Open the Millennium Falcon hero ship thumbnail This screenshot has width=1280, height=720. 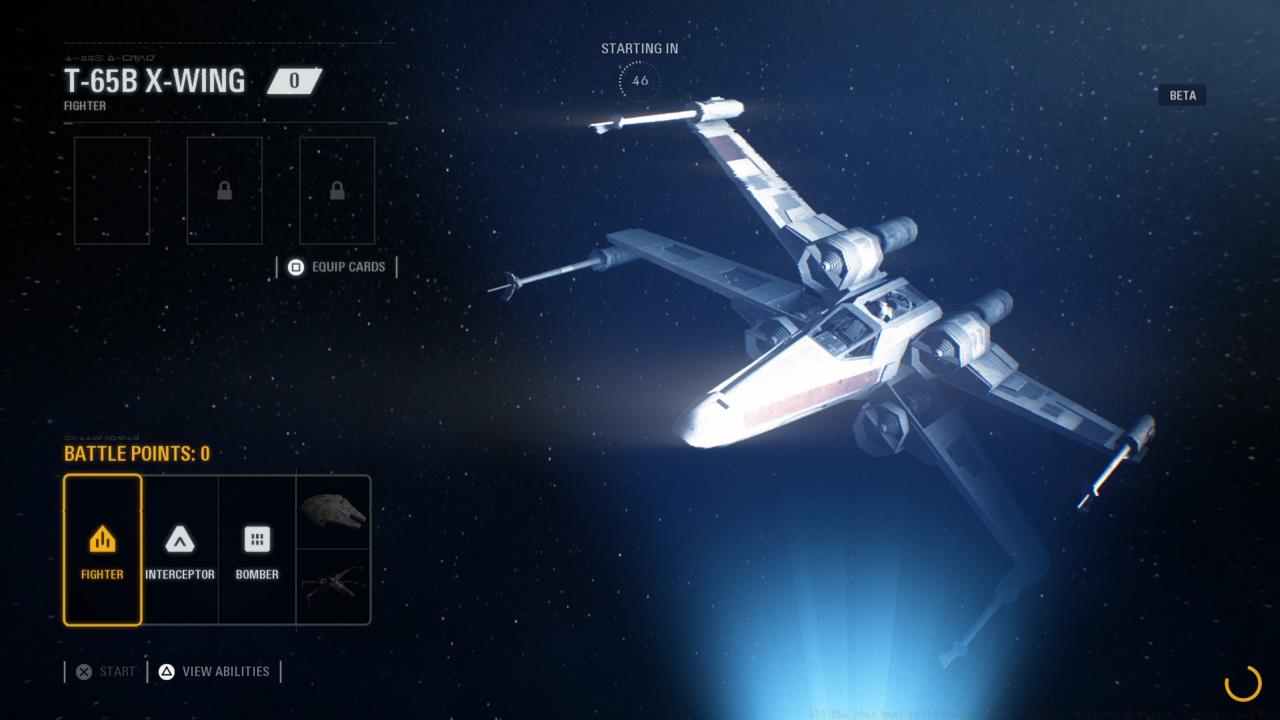click(334, 510)
